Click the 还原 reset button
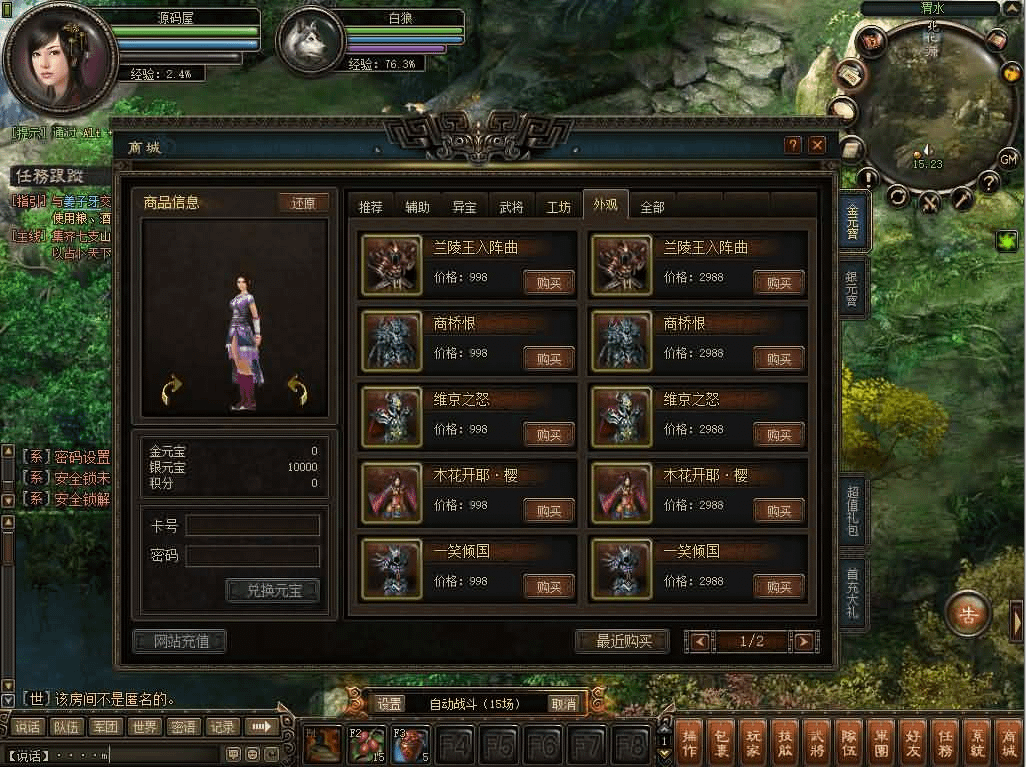This screenshot has height=767, width=1026. coord(303,202)
